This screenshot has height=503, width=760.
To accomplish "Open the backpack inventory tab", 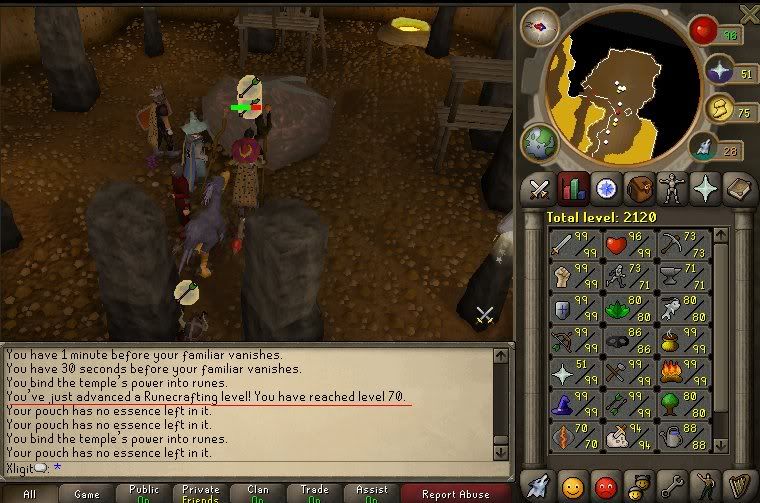I will pos(638,188).
